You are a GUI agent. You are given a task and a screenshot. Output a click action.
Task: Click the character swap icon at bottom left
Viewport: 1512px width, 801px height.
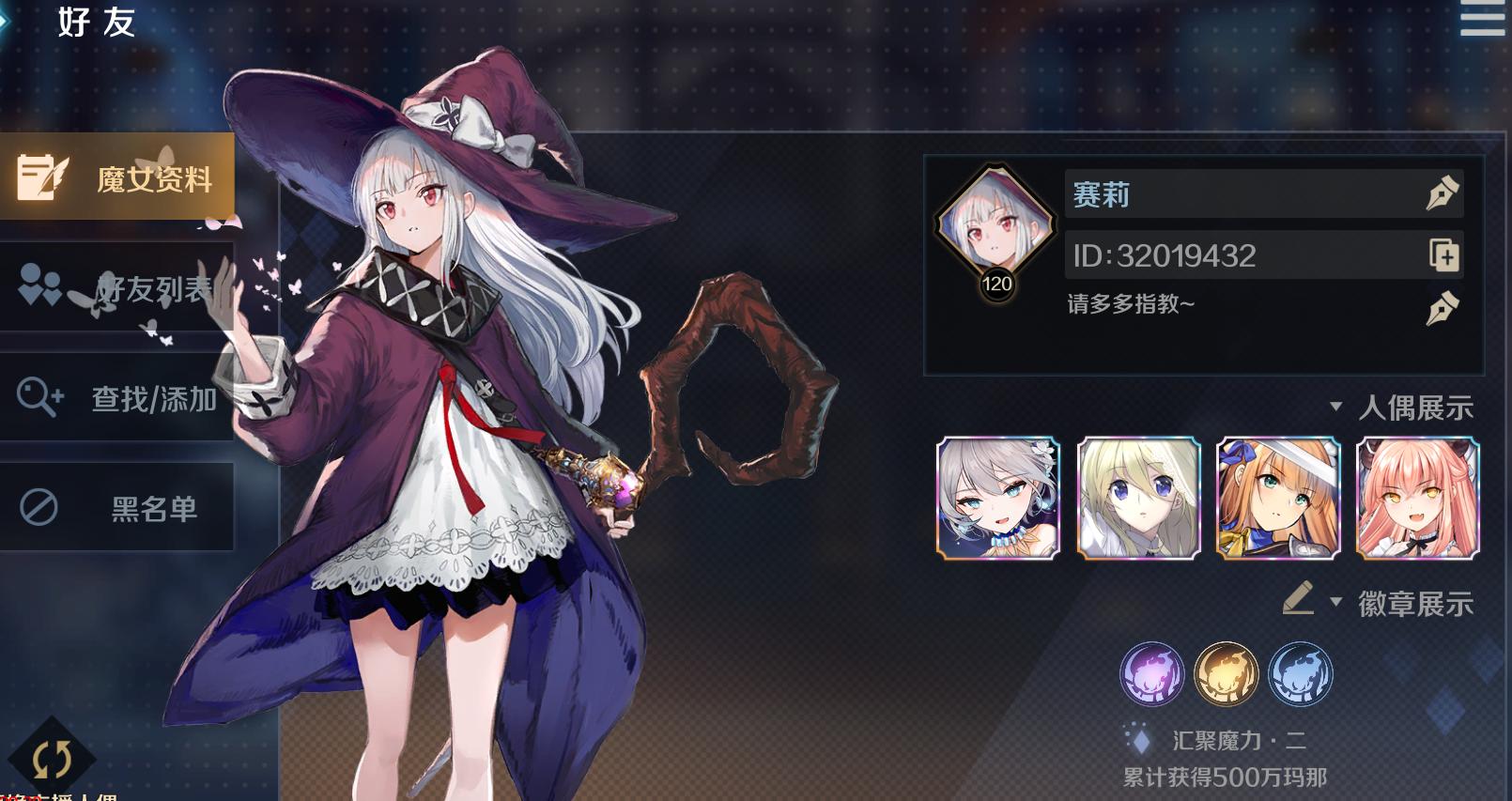tap(52, 756)
